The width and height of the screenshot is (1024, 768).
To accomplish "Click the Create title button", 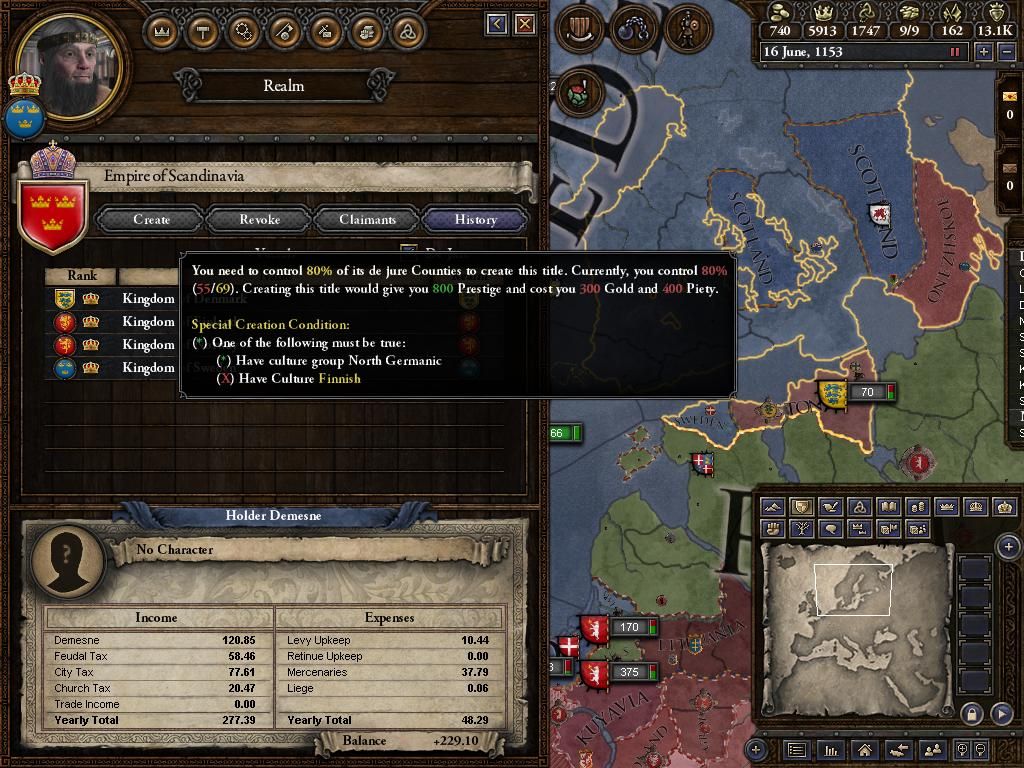I will coord(151,219).
